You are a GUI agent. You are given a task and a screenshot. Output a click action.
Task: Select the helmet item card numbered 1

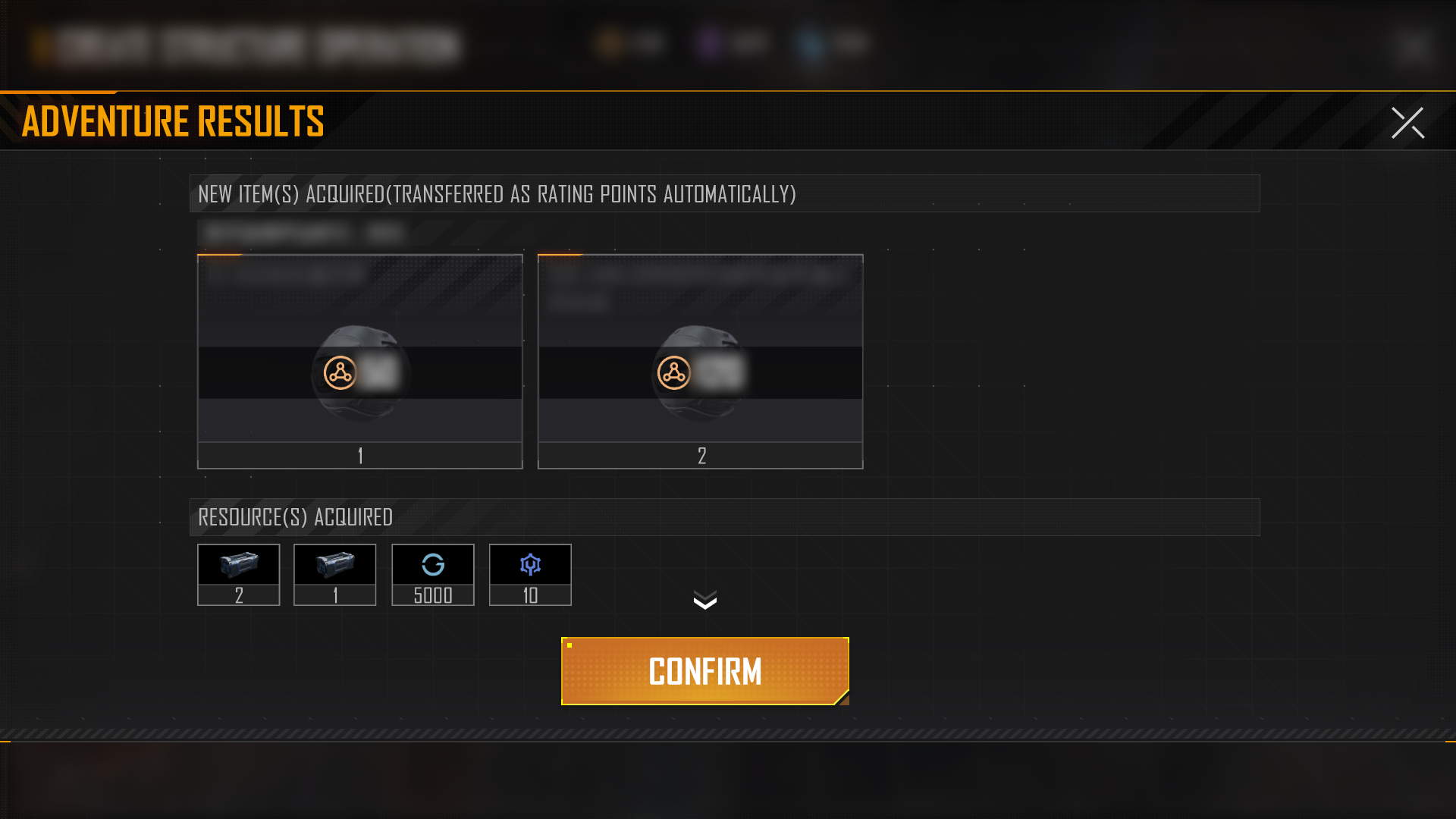click(x=360, y=362)
